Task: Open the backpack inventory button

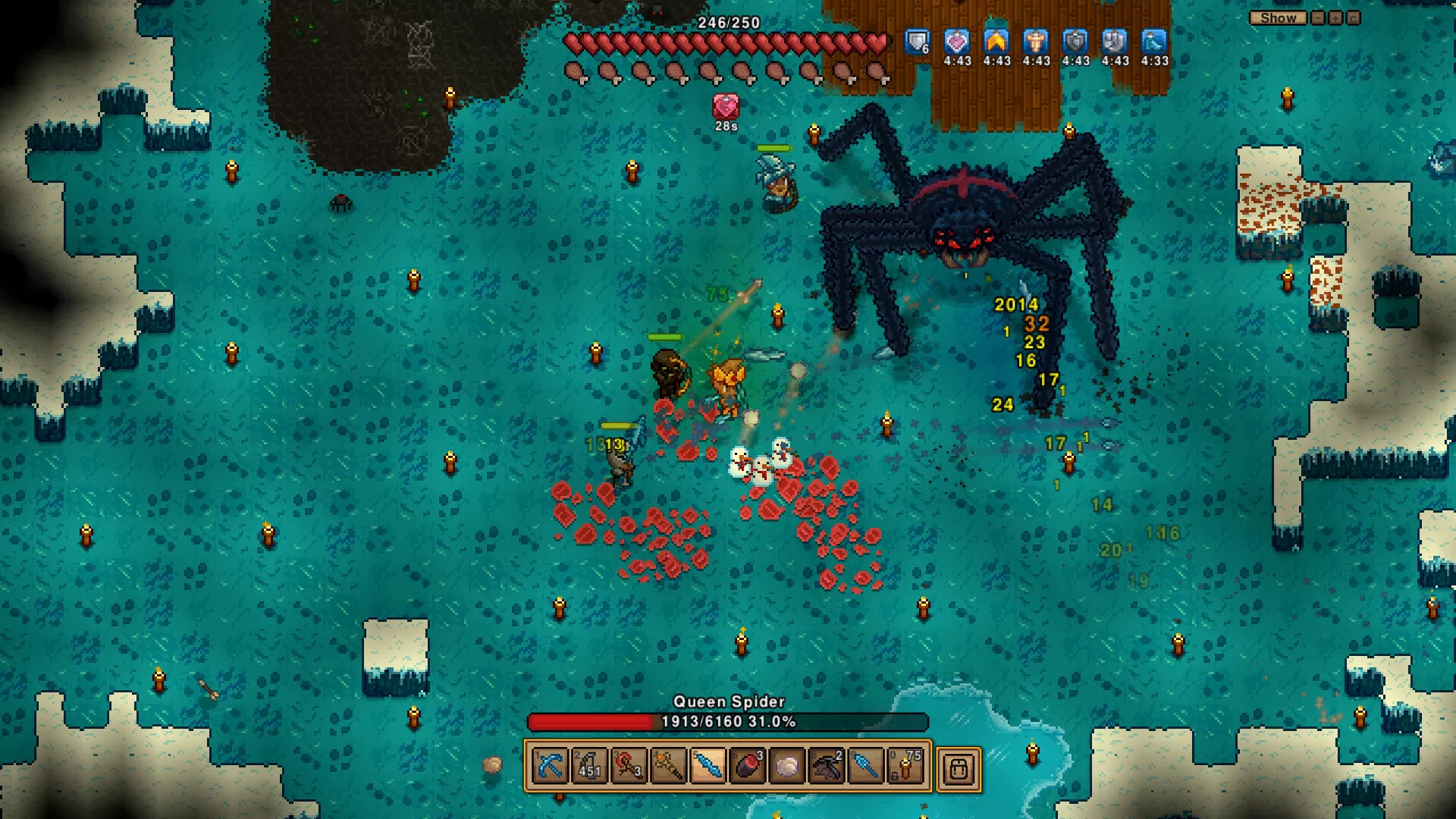Action: point(959,769)
